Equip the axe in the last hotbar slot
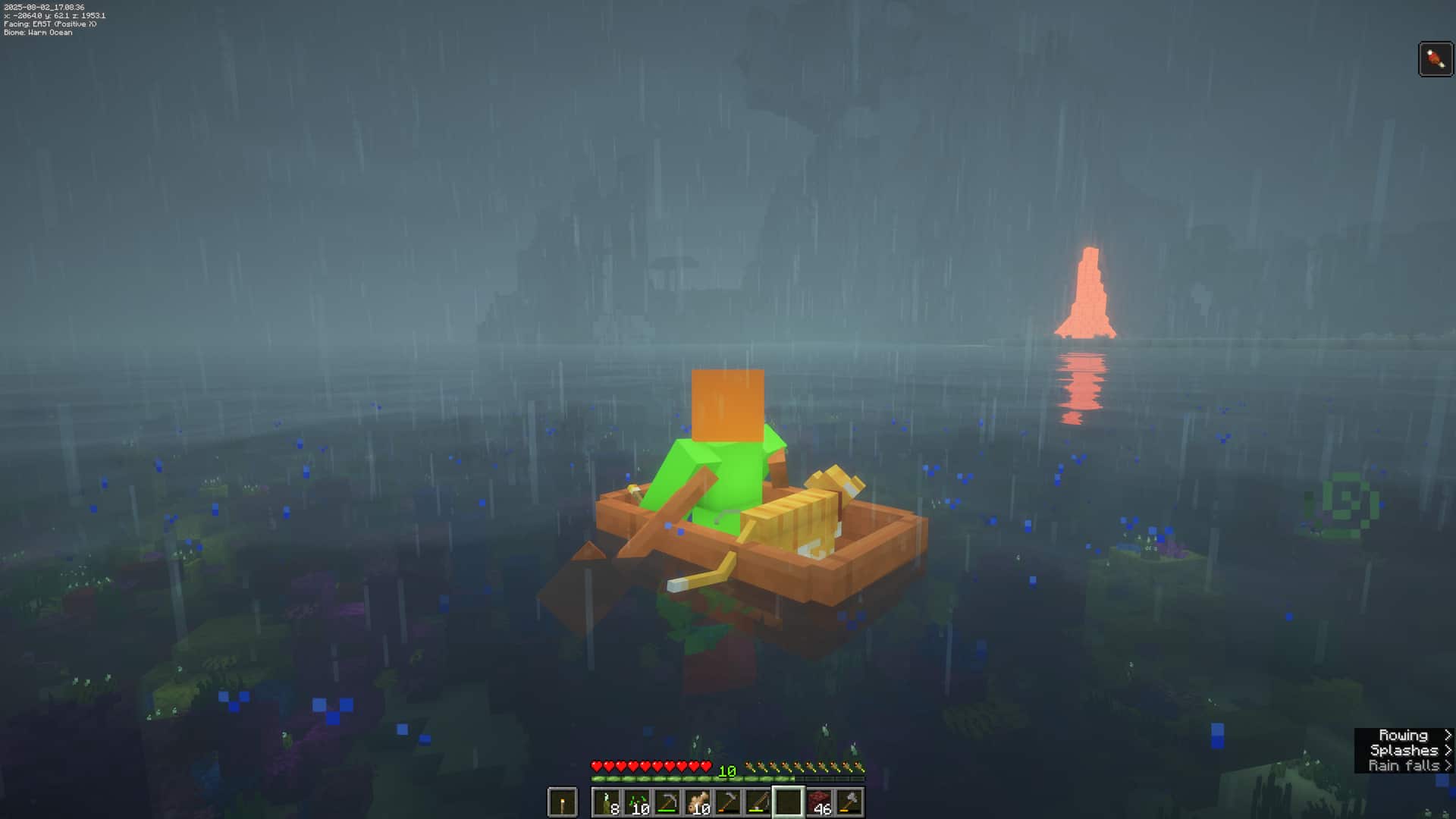The image size is (1456, 819). (849, 802)
